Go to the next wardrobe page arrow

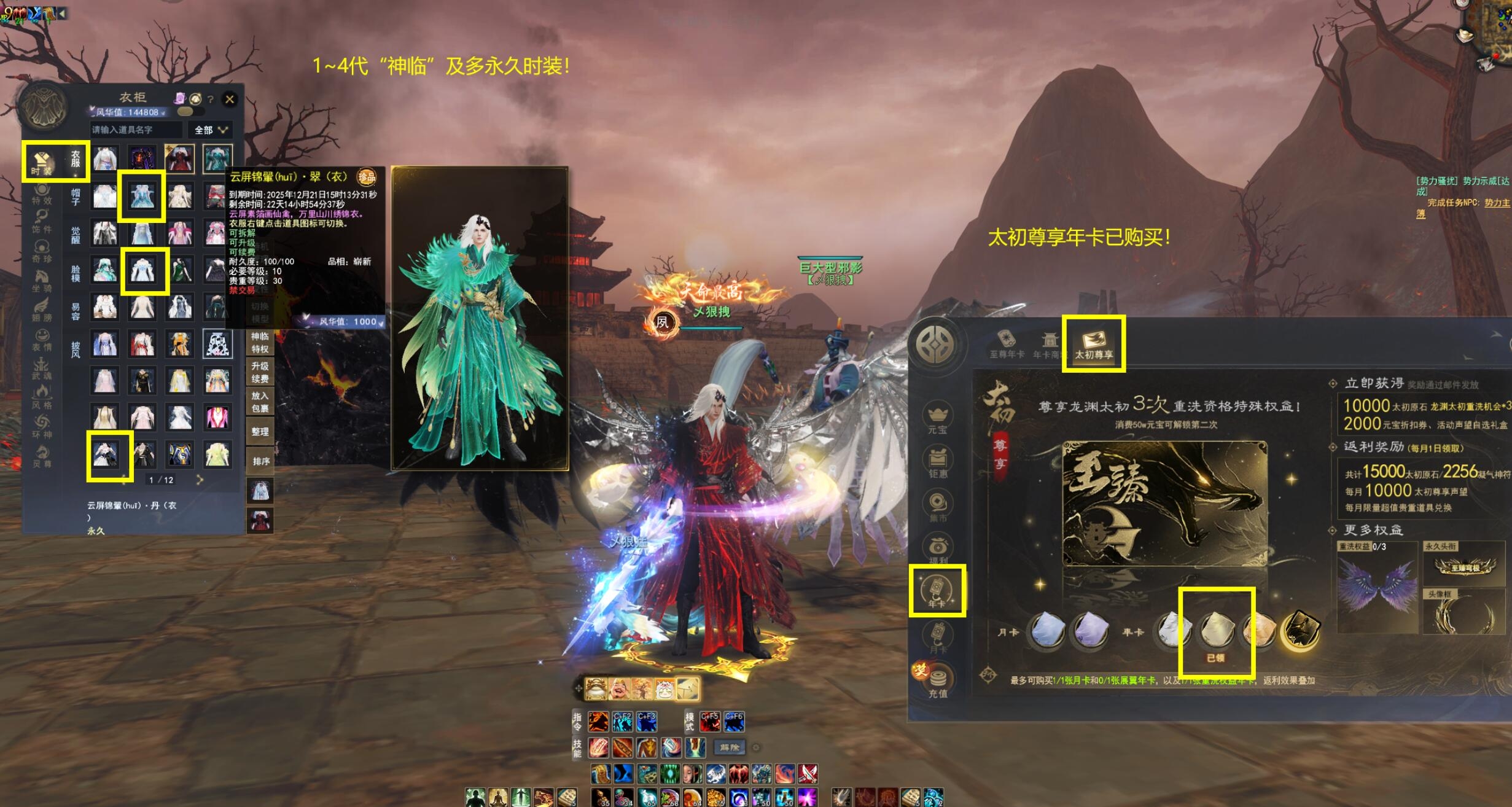pyautogui.click(x=200, y=480)
